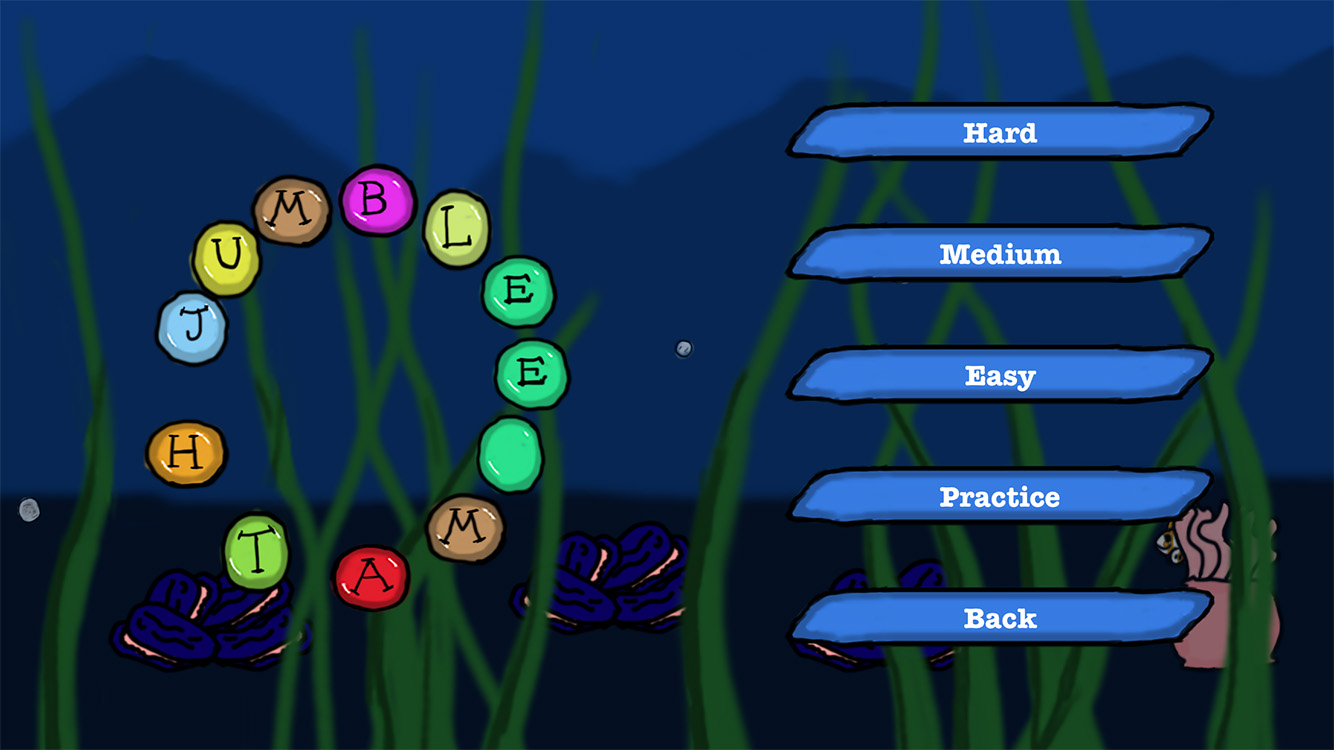Go Back to the previous menu

(x=1000, y=618)
